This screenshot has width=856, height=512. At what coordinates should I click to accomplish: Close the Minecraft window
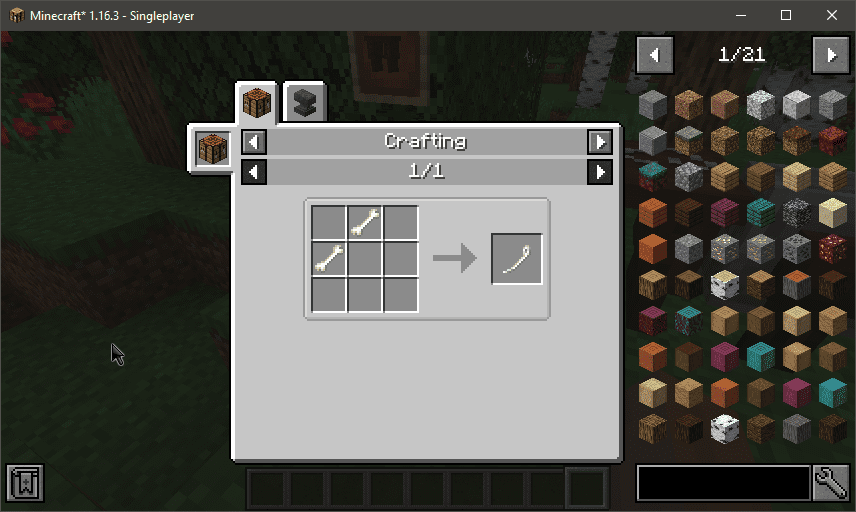tap(832, 15)
